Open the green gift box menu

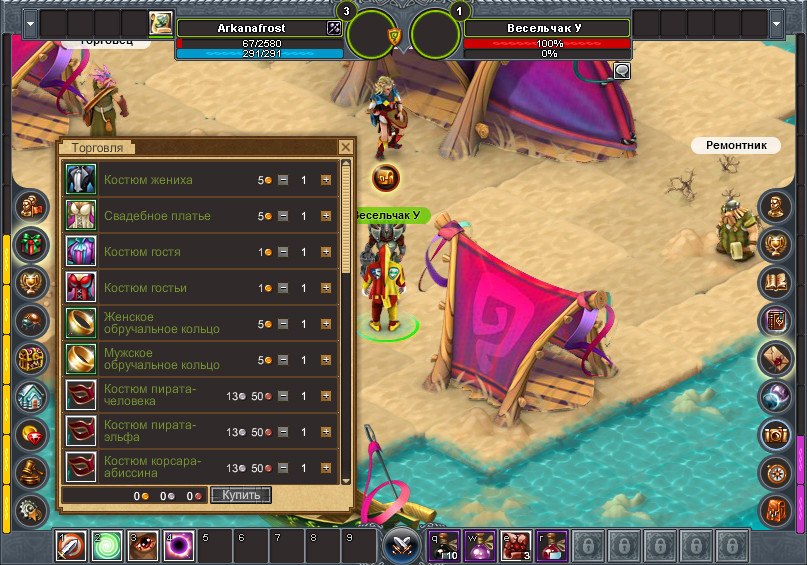coord(31,244)
